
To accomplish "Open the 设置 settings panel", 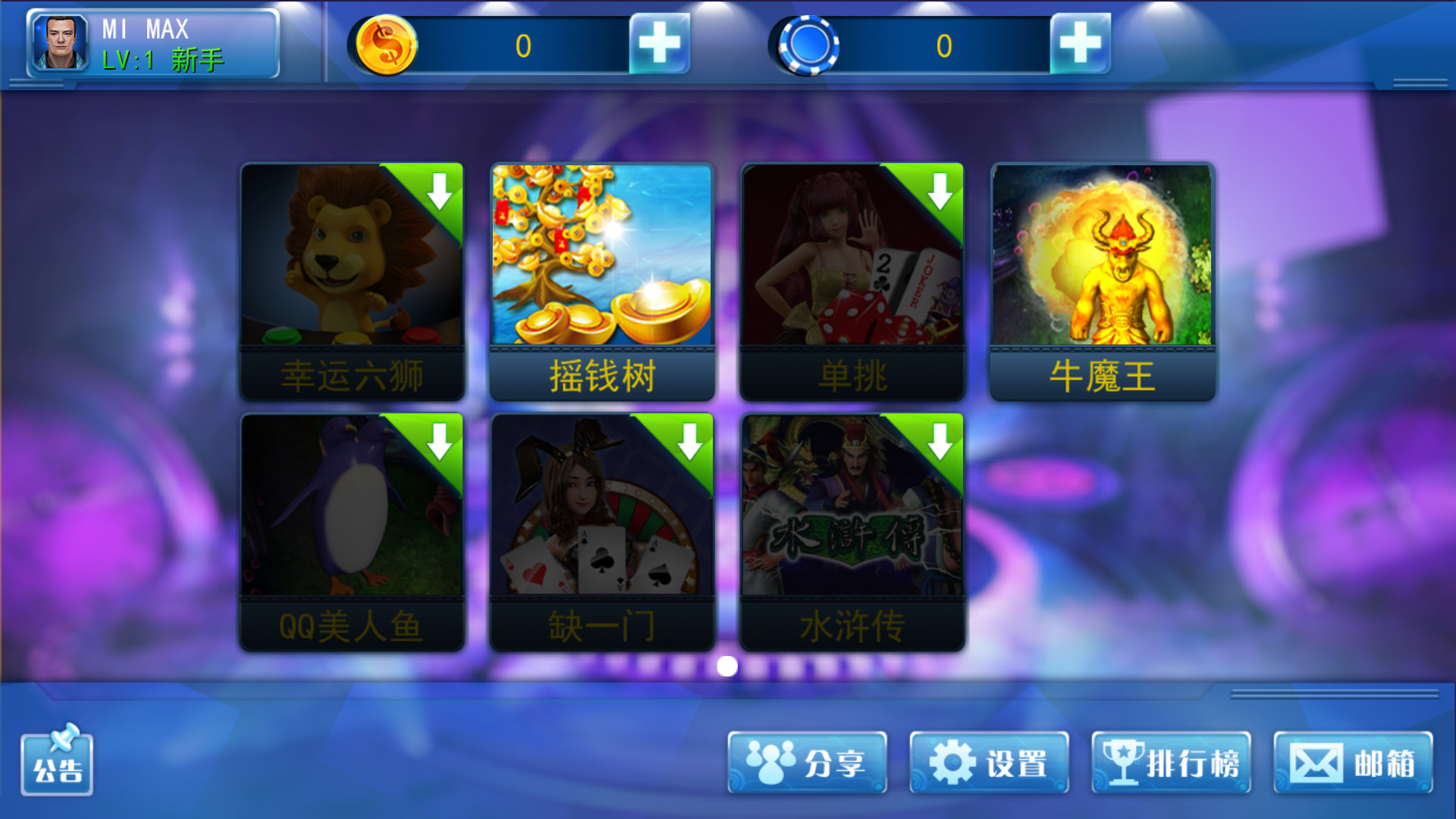I will point(988,764).
